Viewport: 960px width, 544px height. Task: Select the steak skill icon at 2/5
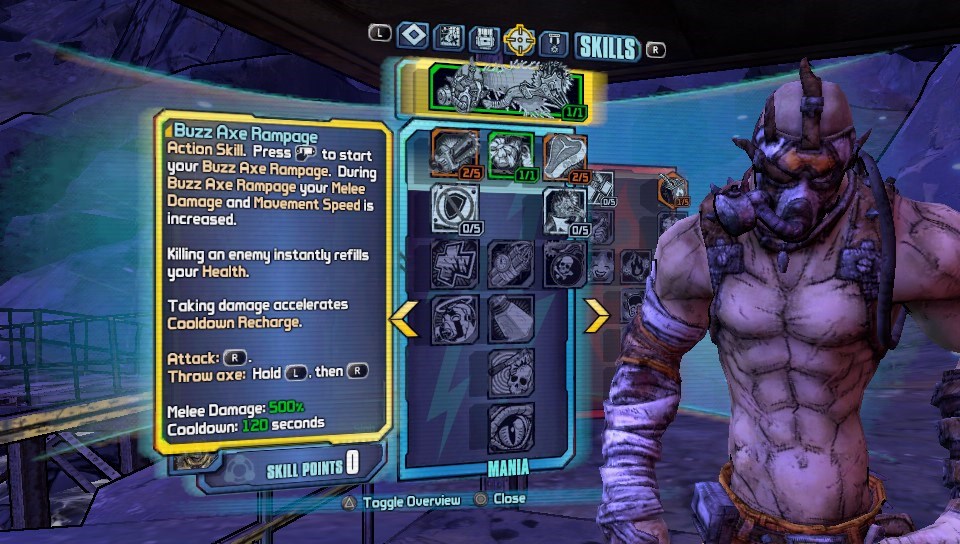565,155
